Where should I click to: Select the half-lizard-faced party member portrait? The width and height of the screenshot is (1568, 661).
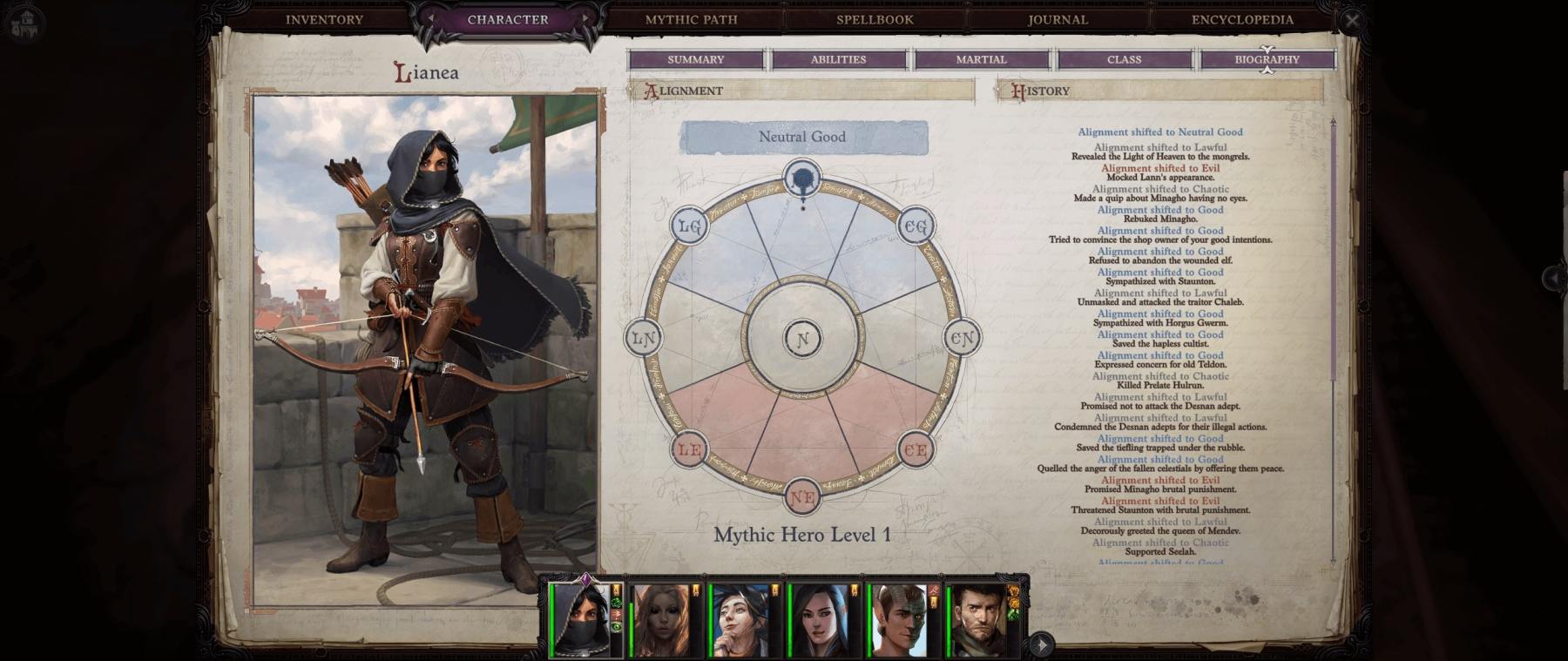(900, 620)
